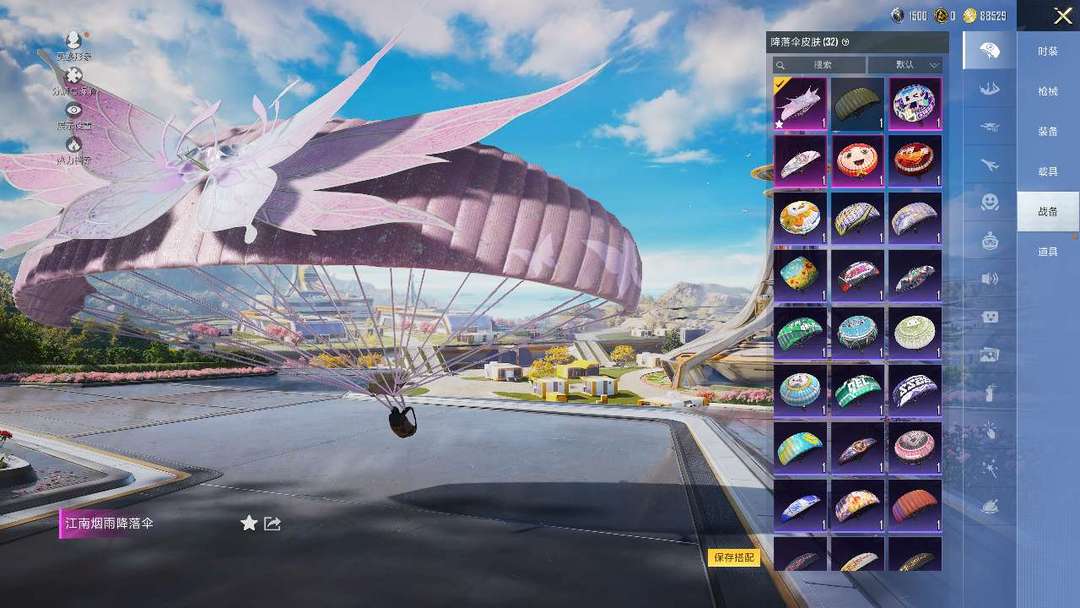Close the parachute skin screen

coord(1062,16)
